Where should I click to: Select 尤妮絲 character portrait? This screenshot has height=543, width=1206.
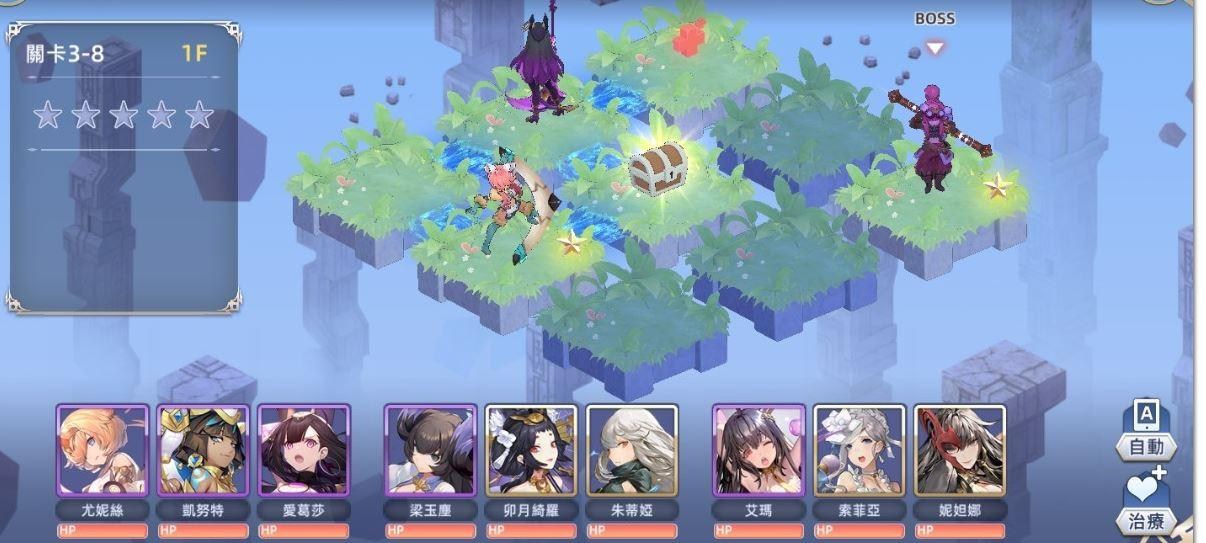102,450
